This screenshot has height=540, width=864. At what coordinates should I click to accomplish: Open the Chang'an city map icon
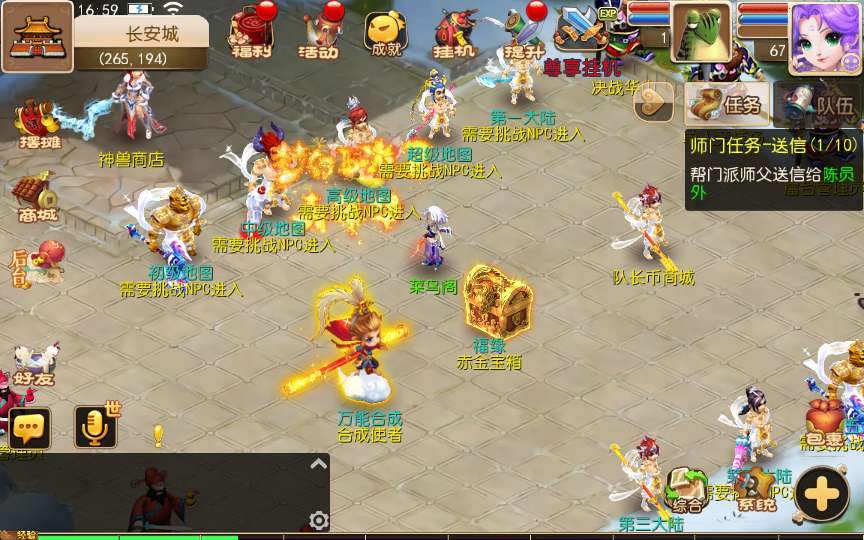tap(36, 36)
